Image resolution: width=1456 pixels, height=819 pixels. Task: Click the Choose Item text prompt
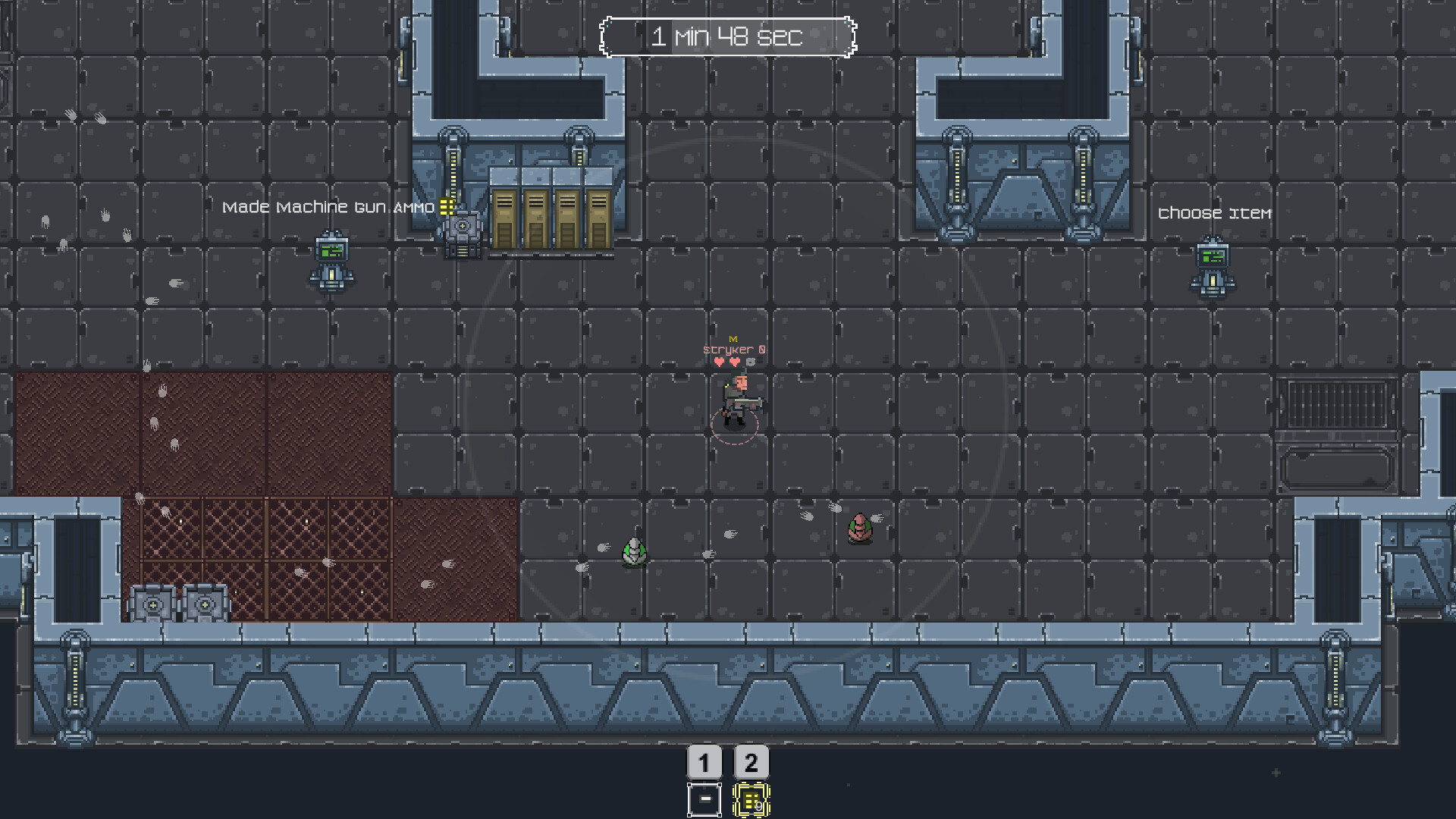[x=1214, y=214]
